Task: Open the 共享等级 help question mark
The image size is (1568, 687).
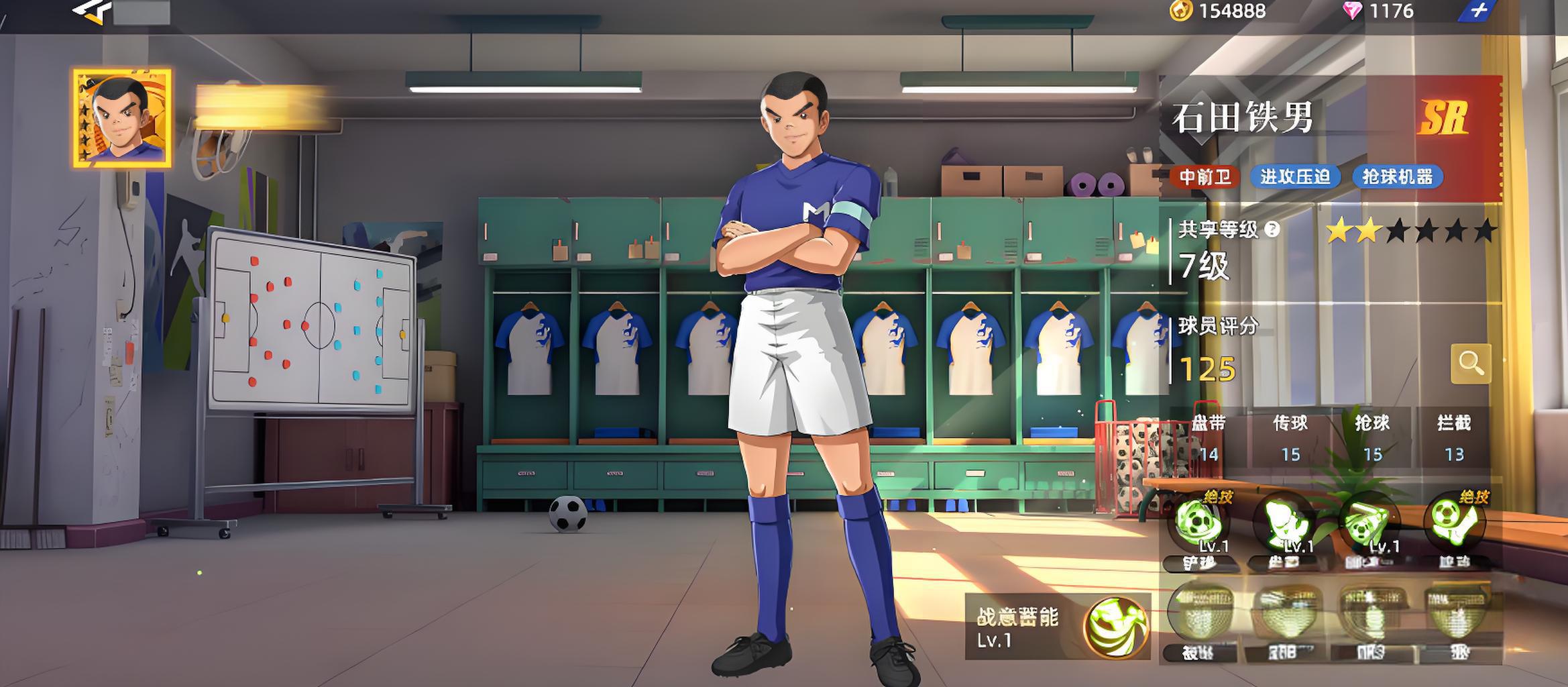Action: (x=1272, y=230)
